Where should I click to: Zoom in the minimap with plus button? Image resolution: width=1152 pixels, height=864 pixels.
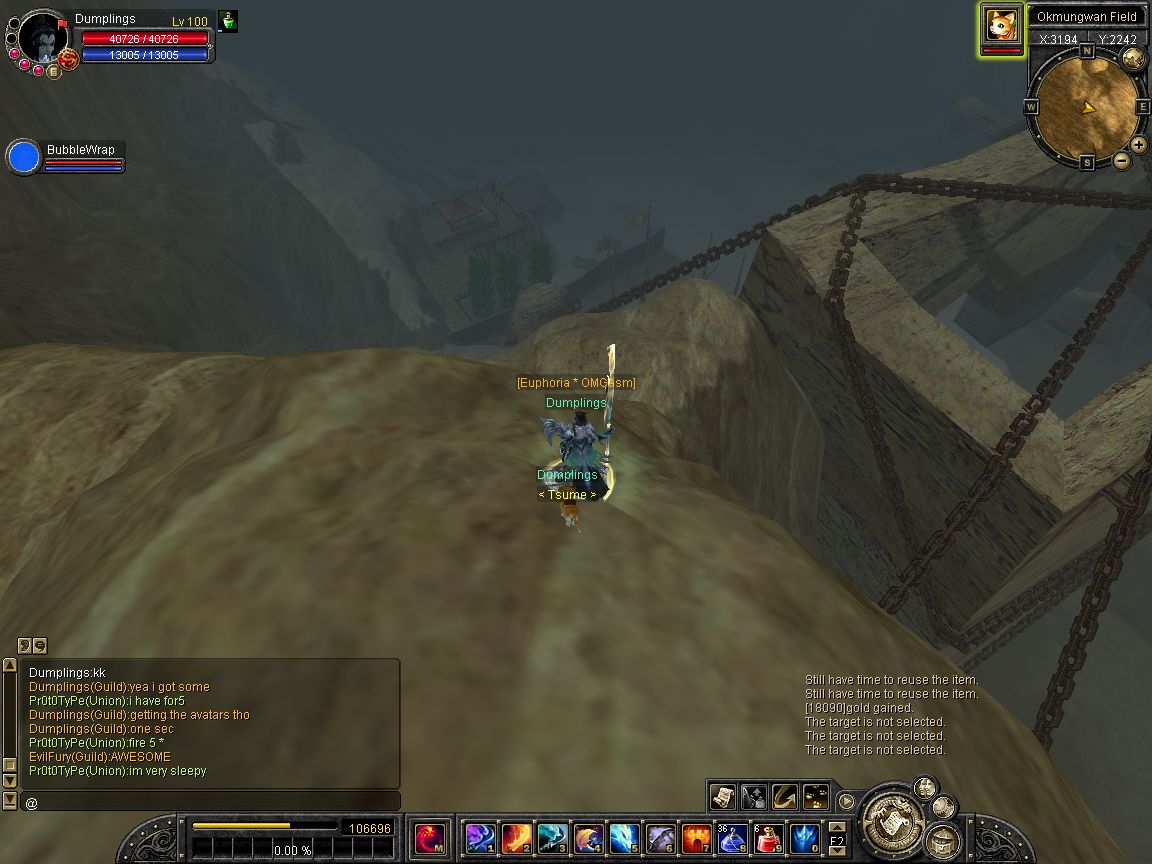click(1139, 145)
